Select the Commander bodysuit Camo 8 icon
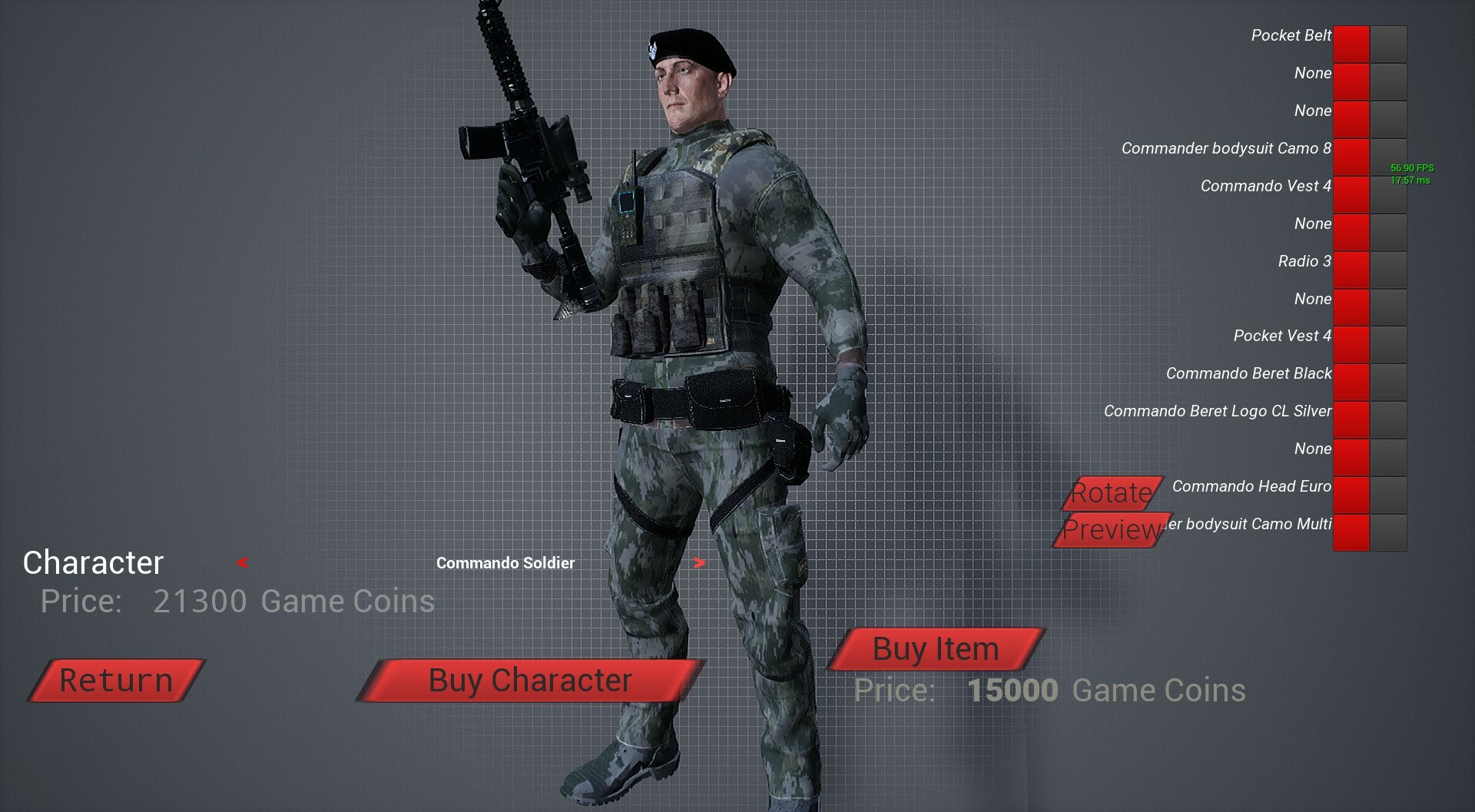 point(1351,156)
